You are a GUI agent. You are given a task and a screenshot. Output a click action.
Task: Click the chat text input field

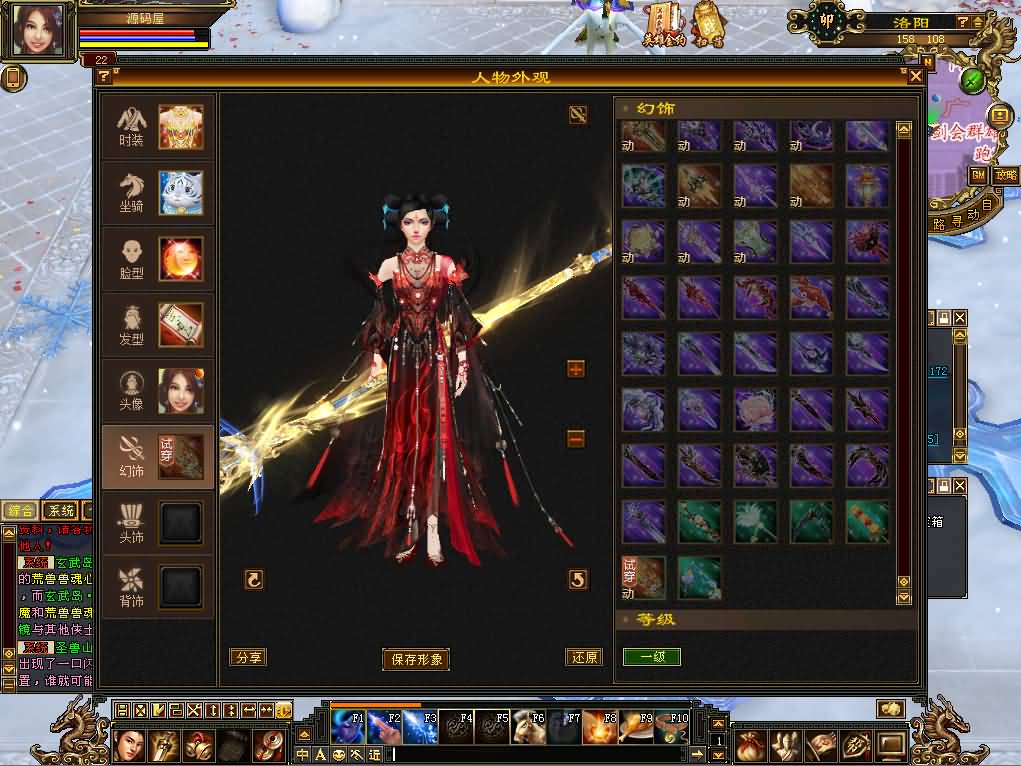(540, 754)
